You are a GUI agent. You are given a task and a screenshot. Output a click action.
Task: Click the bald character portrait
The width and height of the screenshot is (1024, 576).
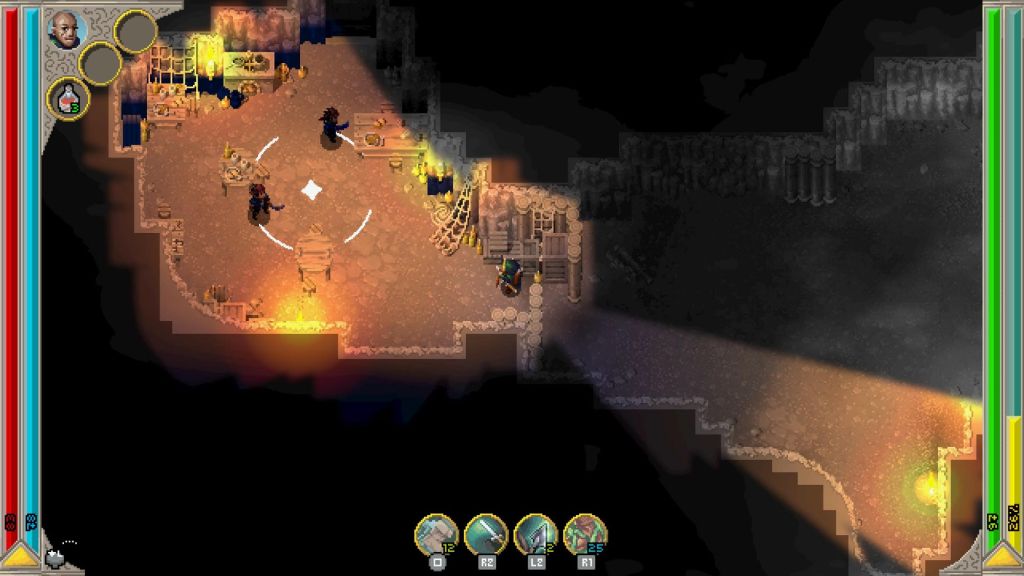(67, 29)
